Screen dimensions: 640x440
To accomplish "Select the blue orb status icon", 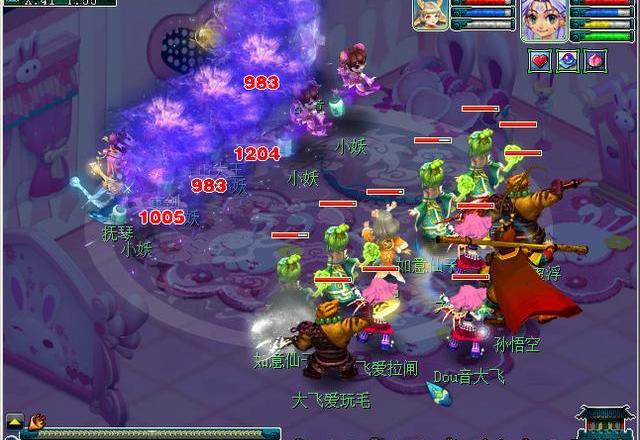I will click(567, 61).
